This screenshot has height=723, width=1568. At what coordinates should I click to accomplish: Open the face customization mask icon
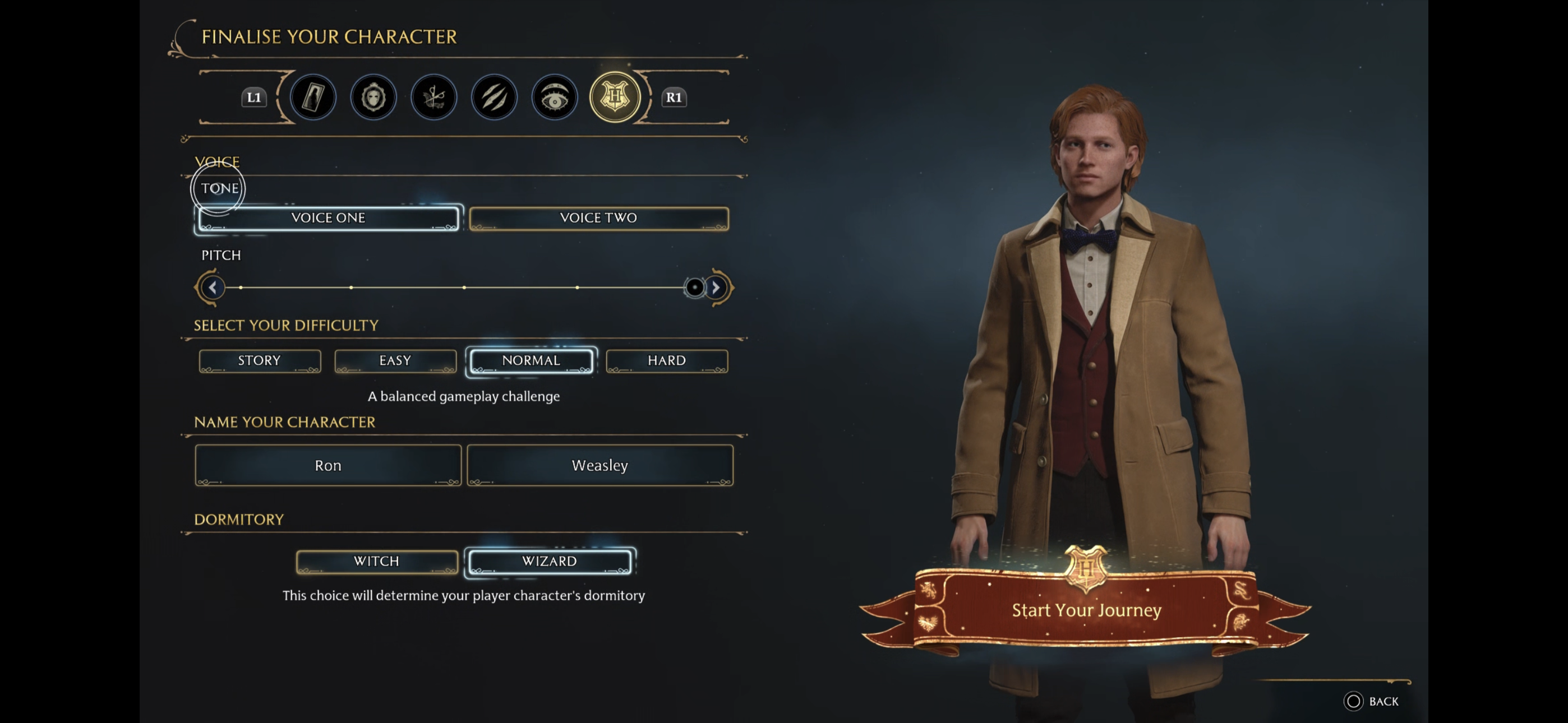373,97
